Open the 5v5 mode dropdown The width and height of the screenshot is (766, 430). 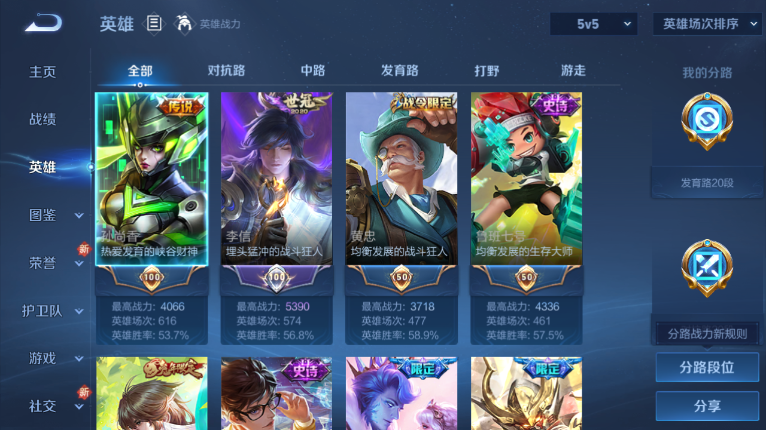pos(593,24)
